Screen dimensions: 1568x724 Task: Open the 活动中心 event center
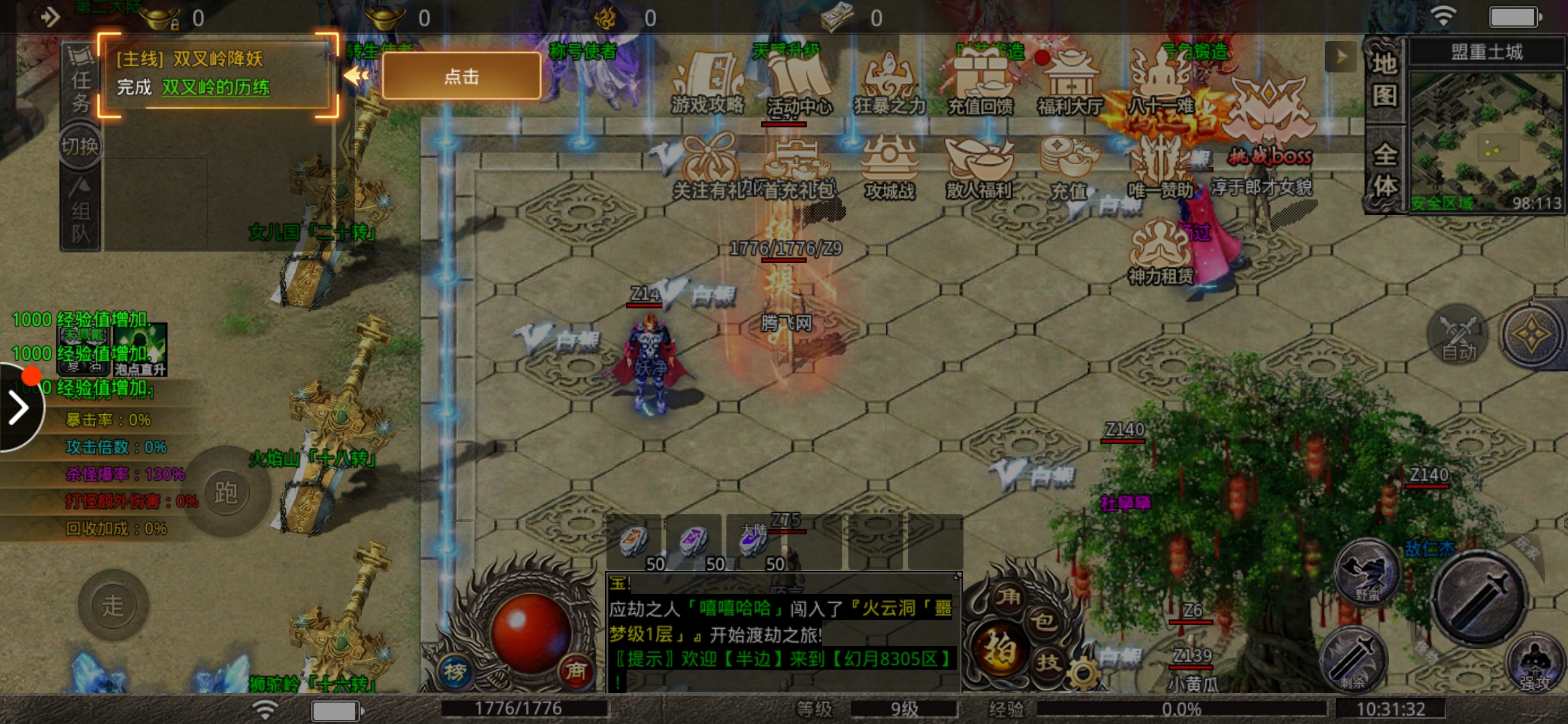click(x=798, y=83)
